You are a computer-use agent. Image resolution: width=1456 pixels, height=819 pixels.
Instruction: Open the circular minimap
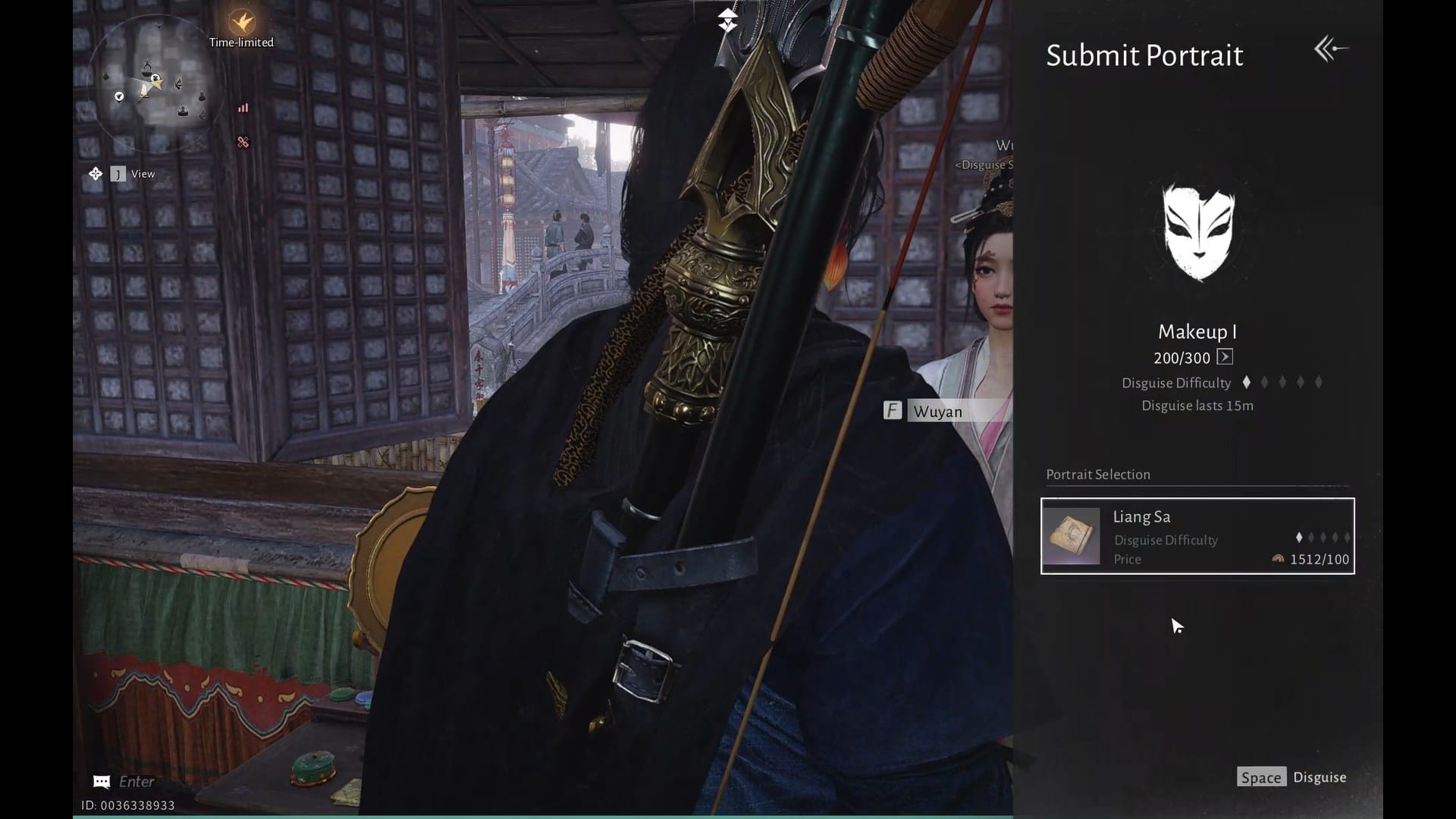click(157, 85)
